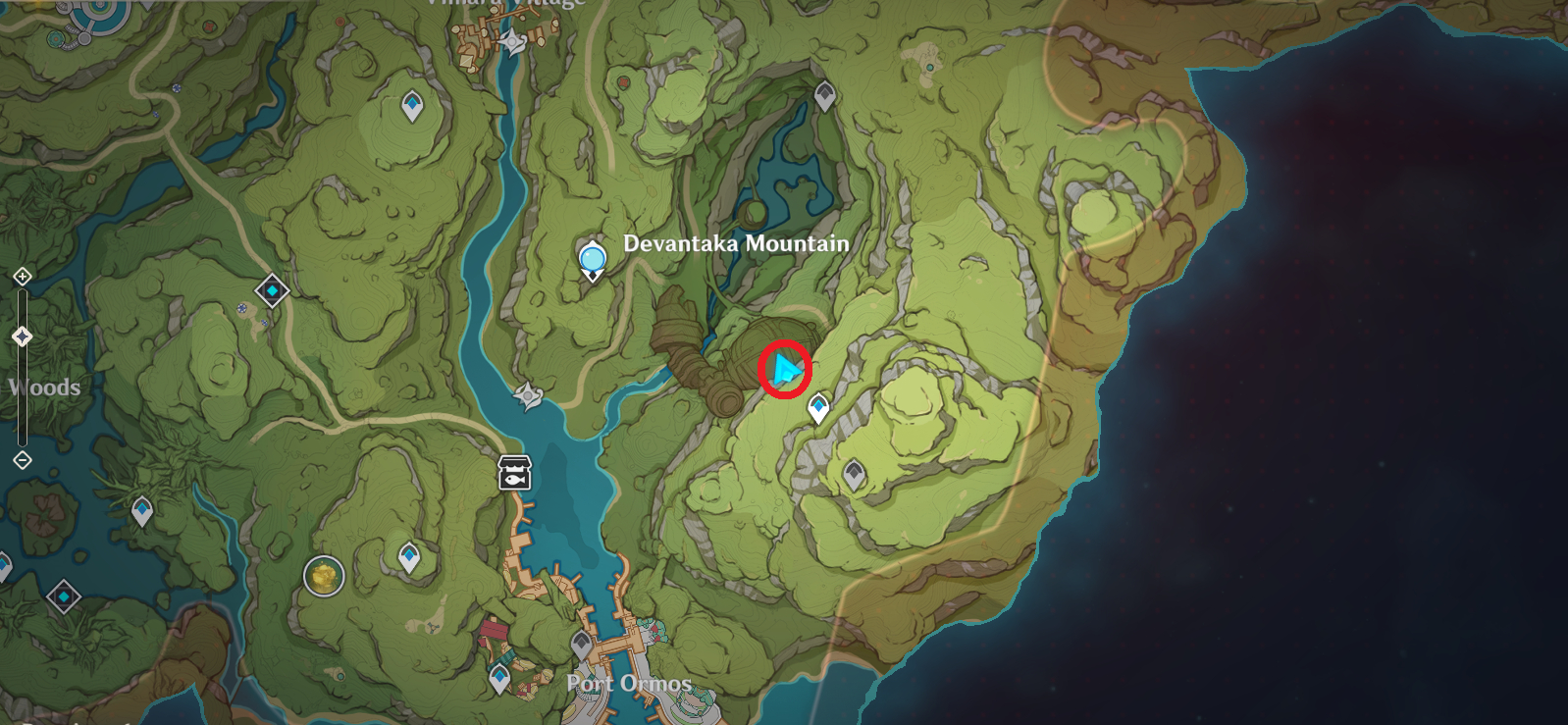Choose the domain marker nearest Devantaka Mountain
This screenshot has height=725, width=1568.
click(x=272, y=291)
